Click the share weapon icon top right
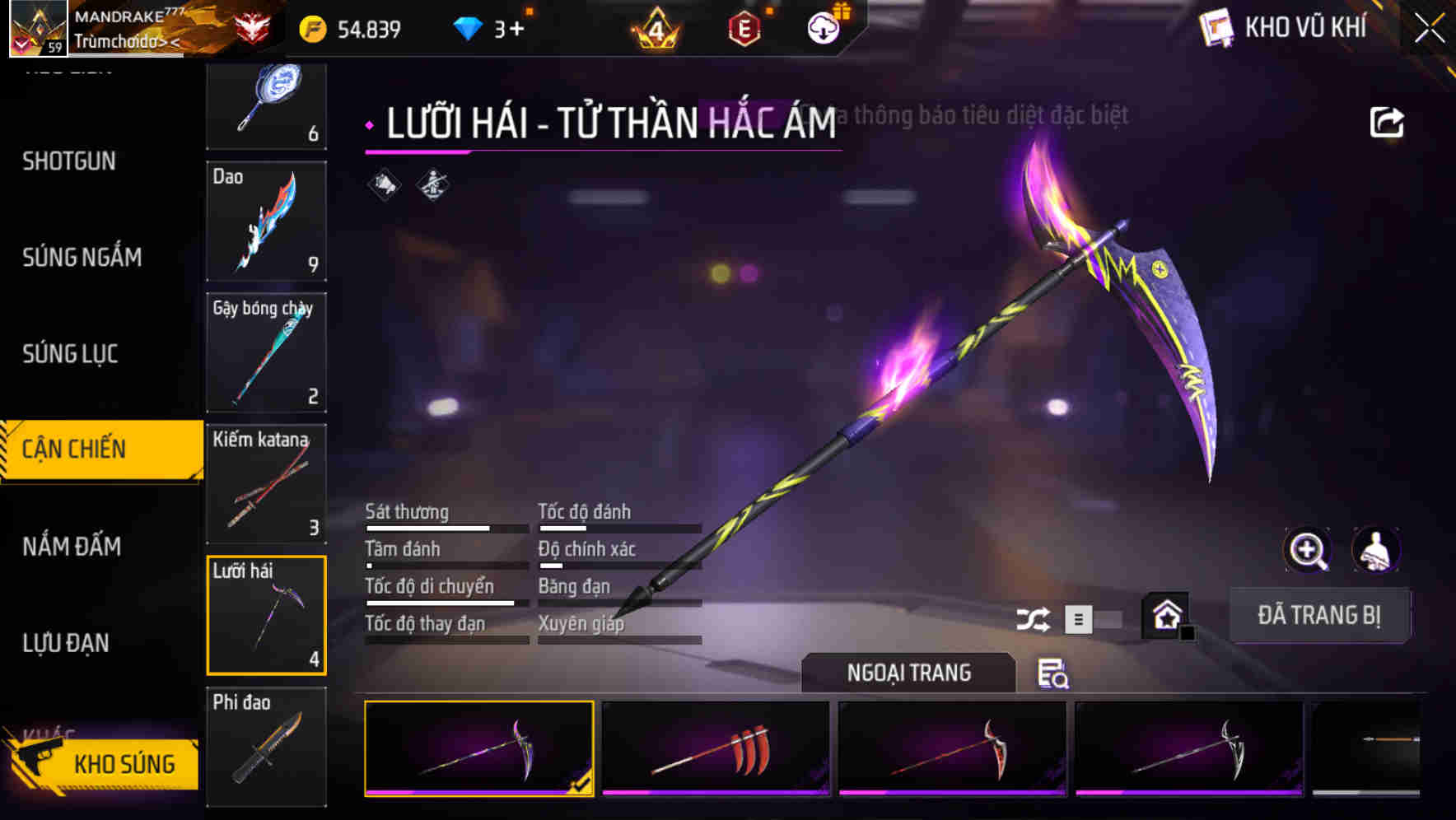Viewport: 1456px width, 820px height. 1388,121
